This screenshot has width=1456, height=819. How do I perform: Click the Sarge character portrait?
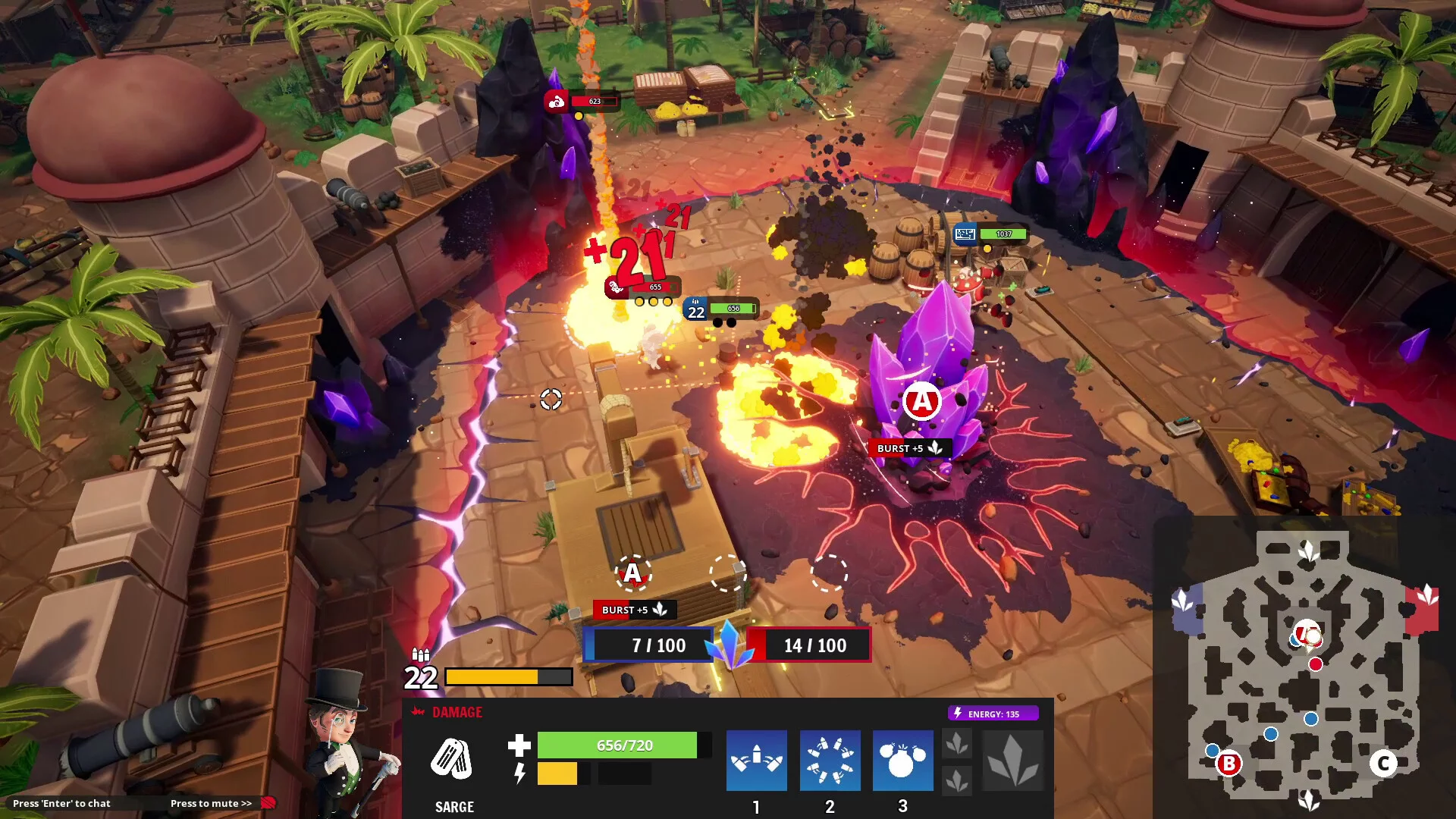347,739
